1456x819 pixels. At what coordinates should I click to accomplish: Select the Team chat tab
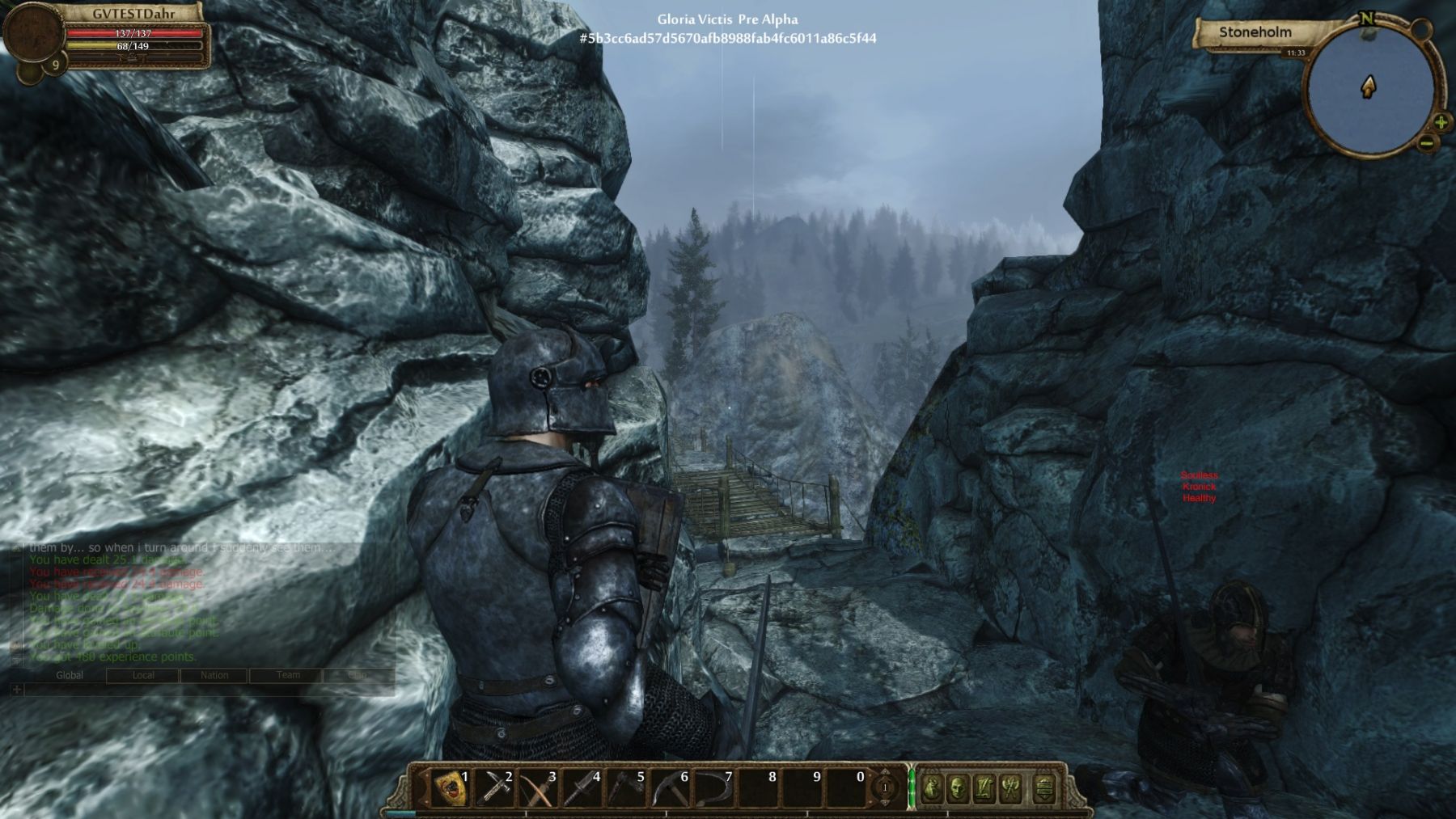(288, 675)
